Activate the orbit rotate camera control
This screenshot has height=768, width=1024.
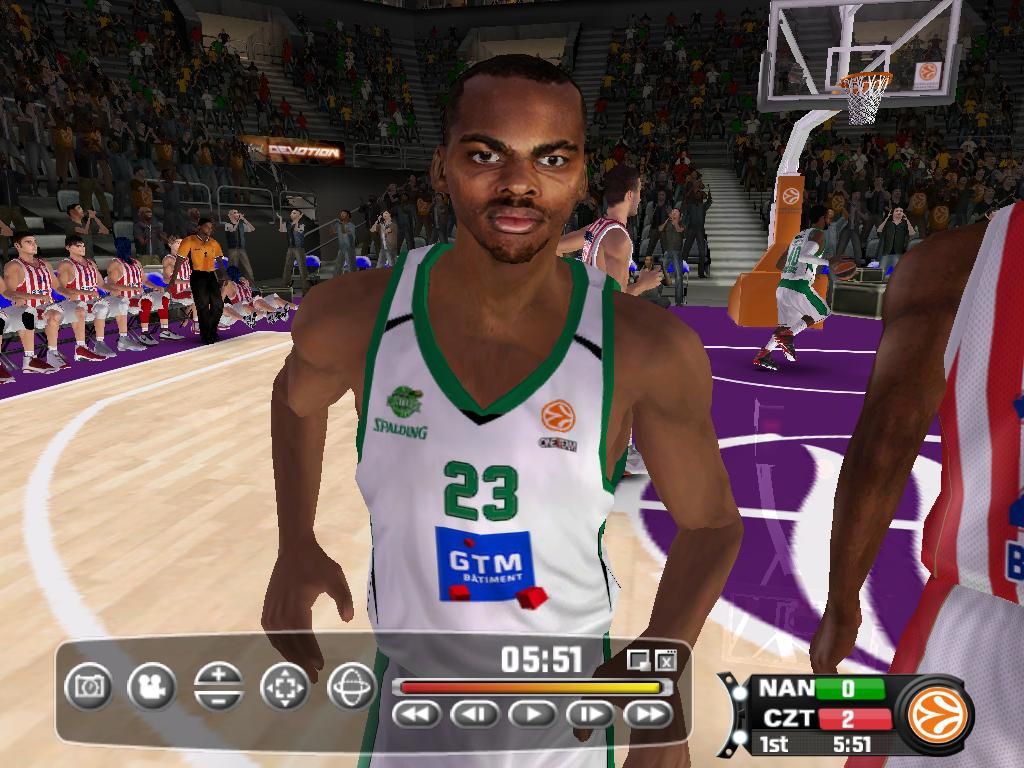[x=351, y=686]
